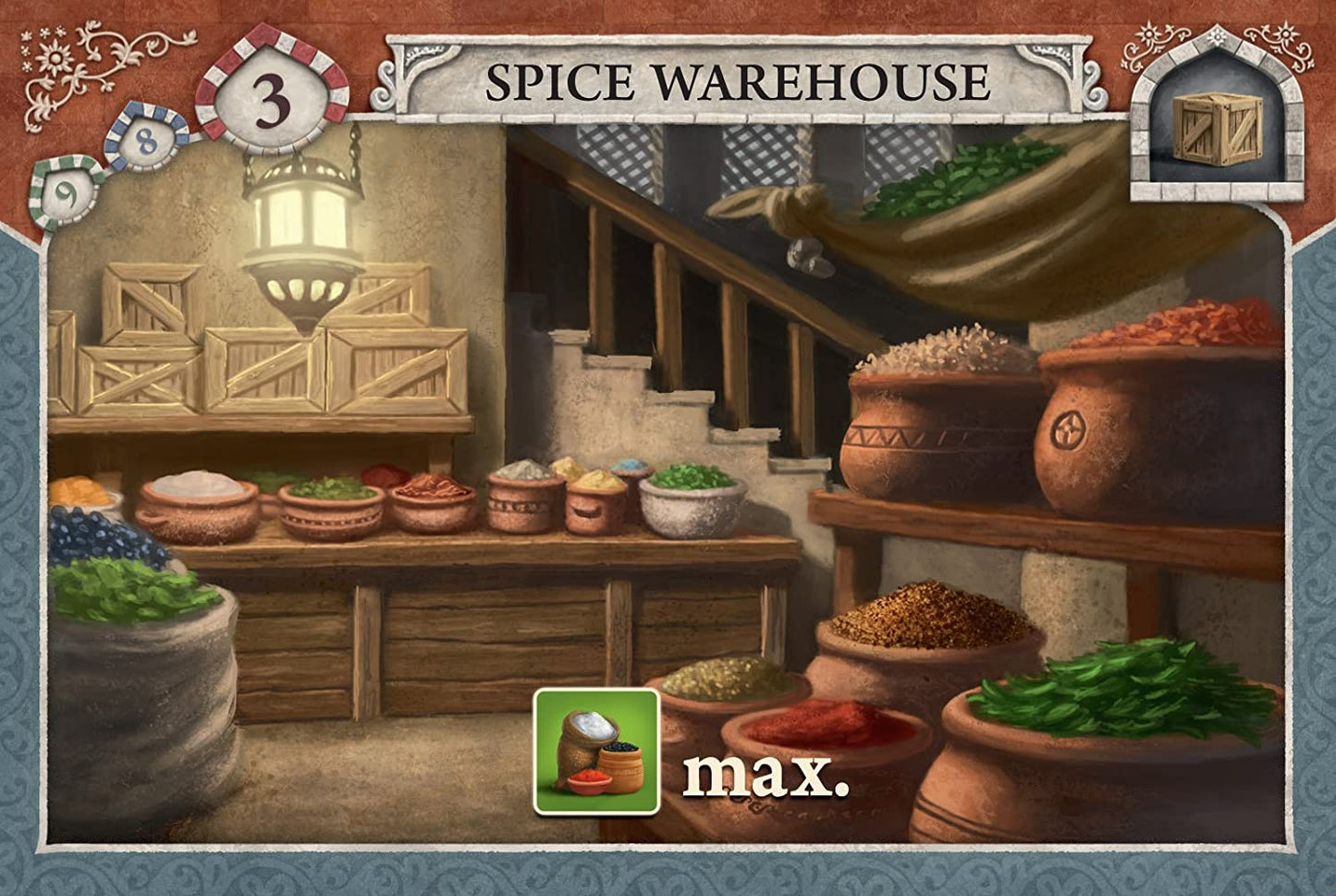
Task: Click the green spice goods icon
Action: pos(595,750)
